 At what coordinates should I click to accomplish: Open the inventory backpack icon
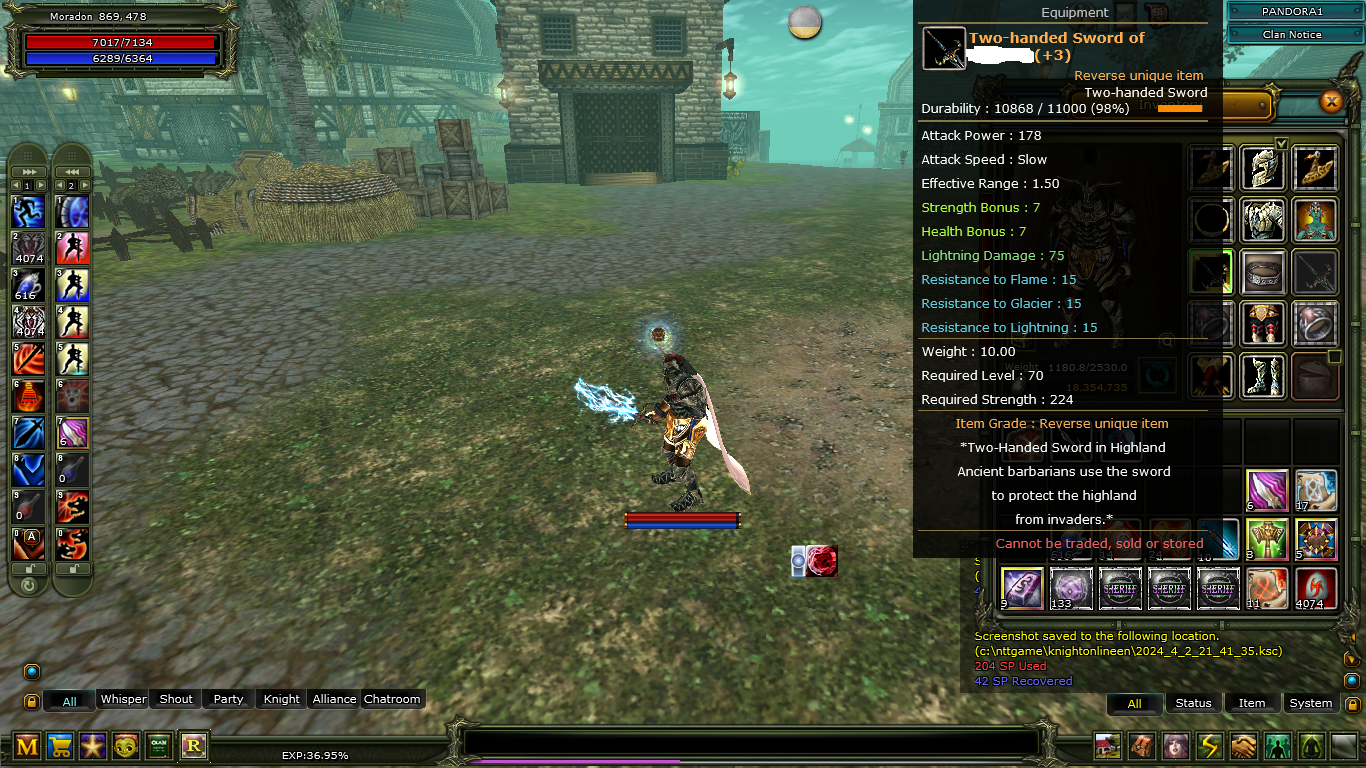(1142, 746)
